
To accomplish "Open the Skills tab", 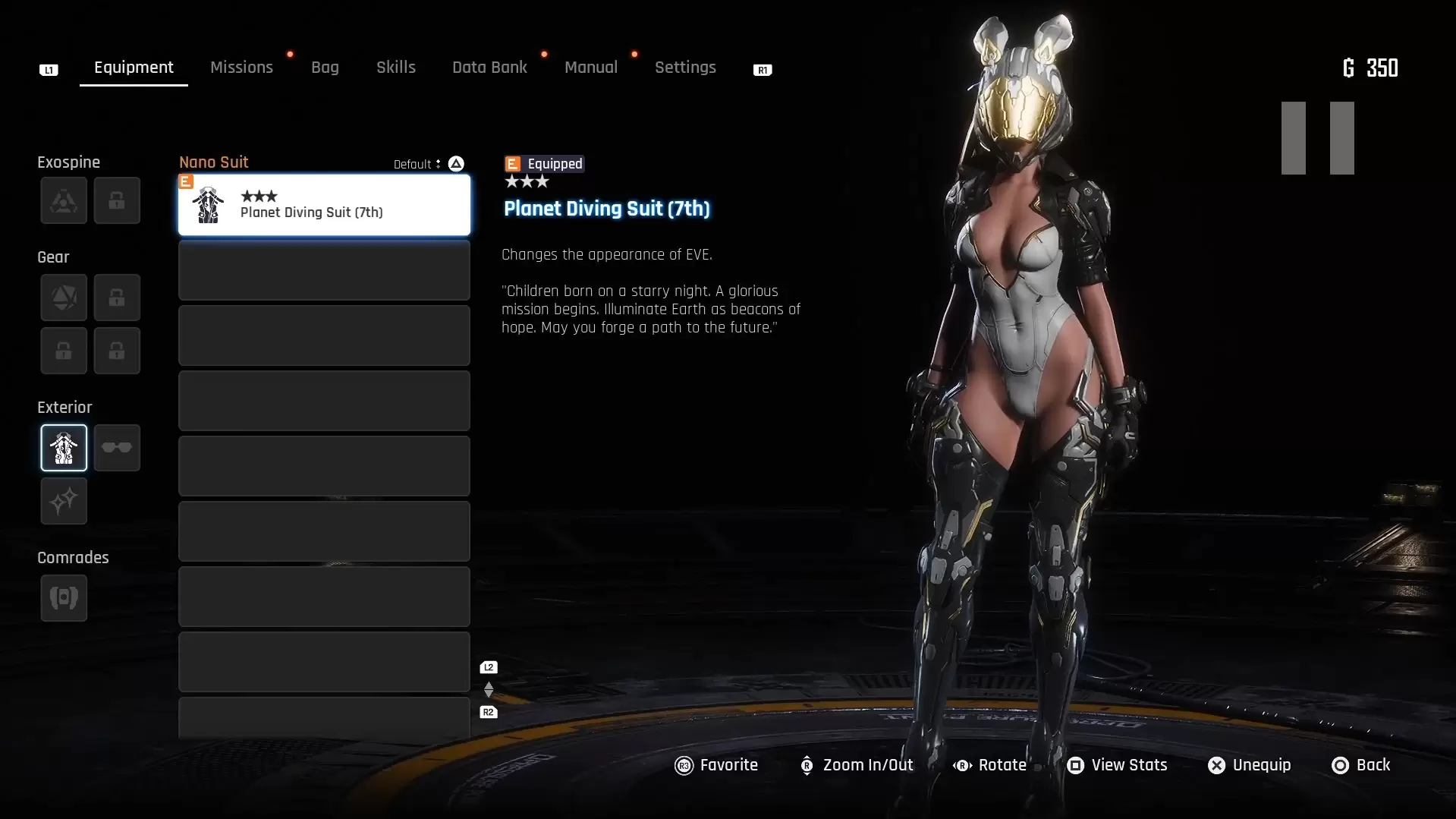I will (396, 67).
